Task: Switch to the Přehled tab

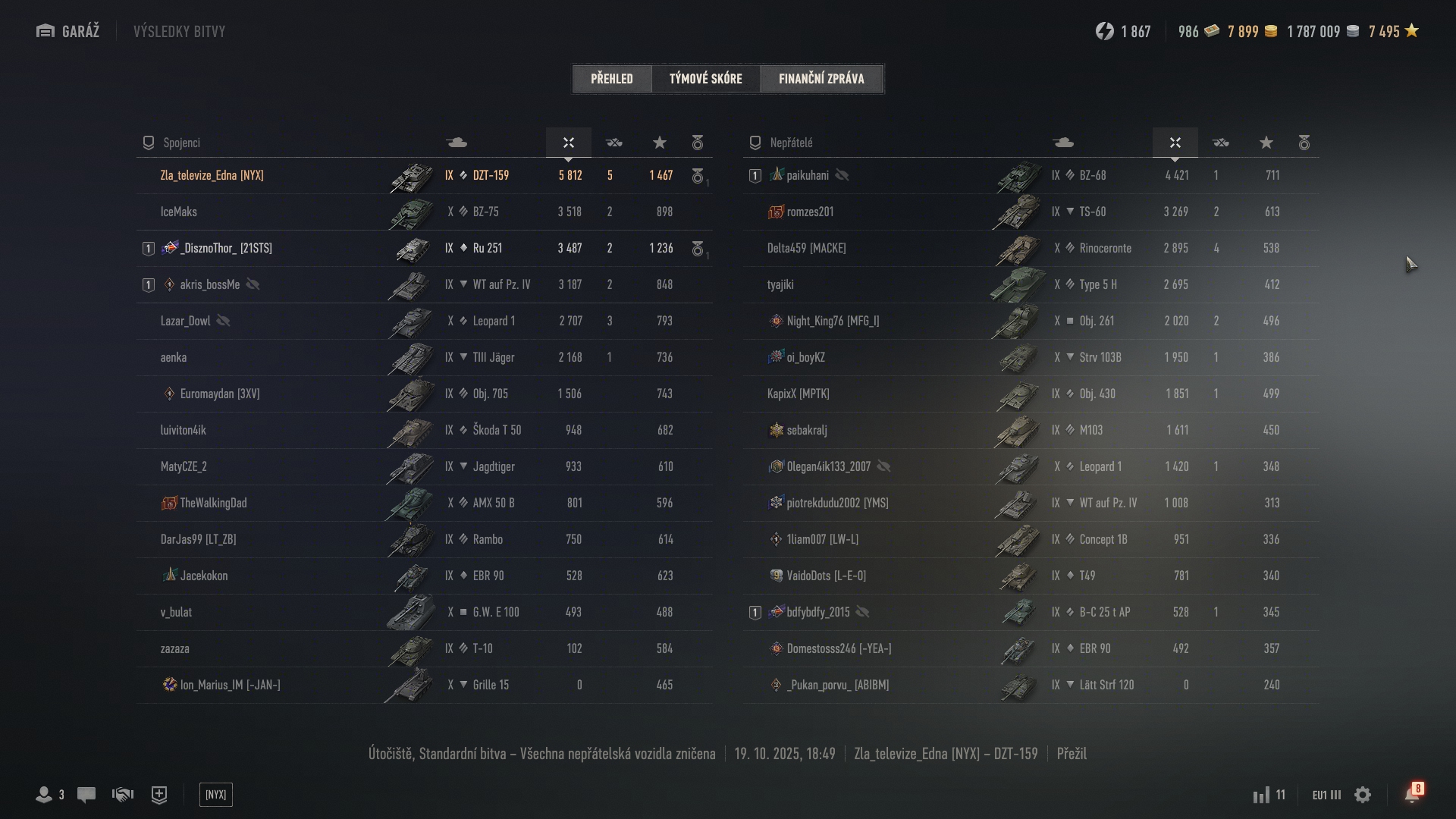Action: pos(612,78)
